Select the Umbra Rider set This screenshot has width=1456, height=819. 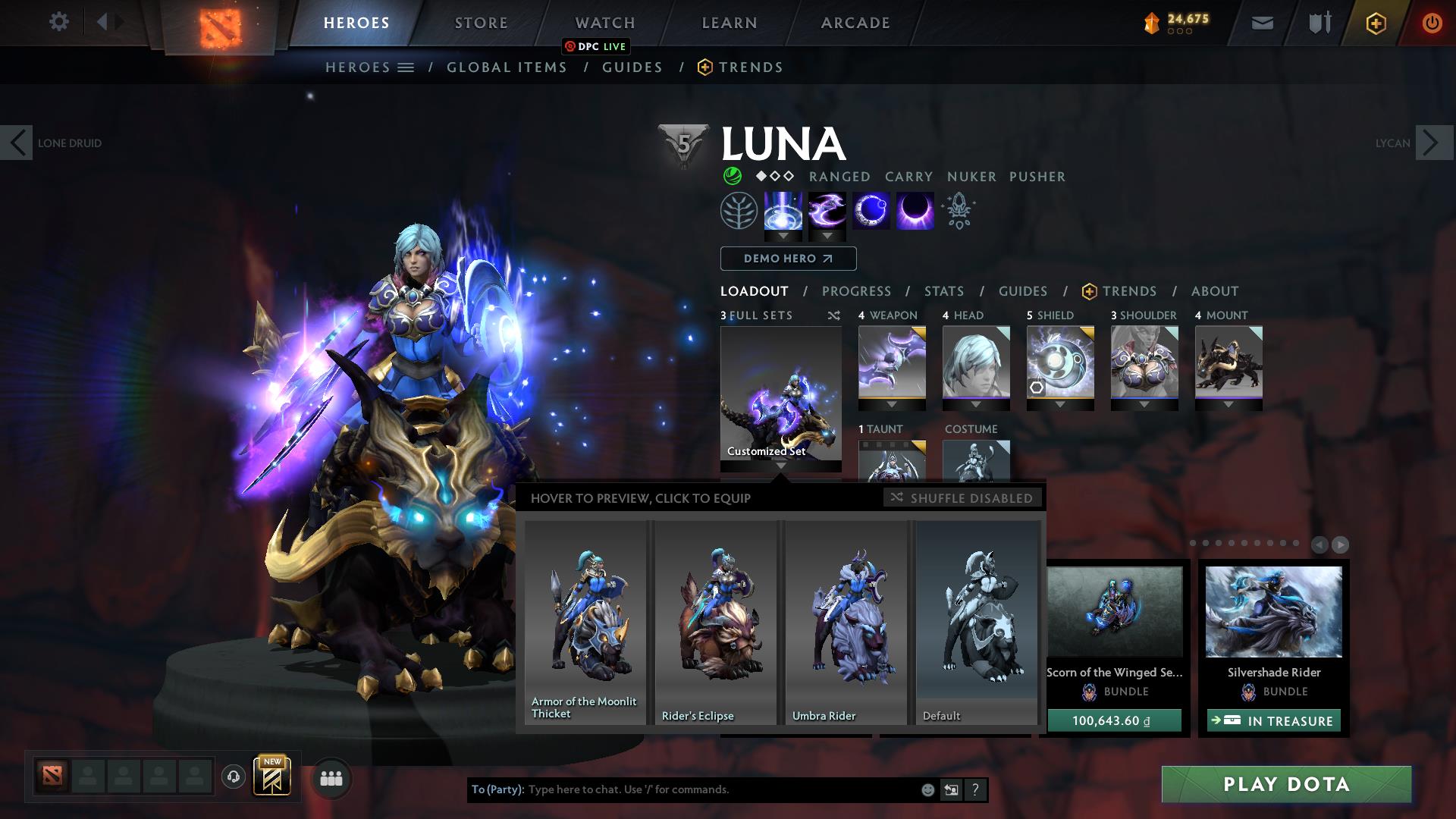pyautogui.click(x=846, y=622)
